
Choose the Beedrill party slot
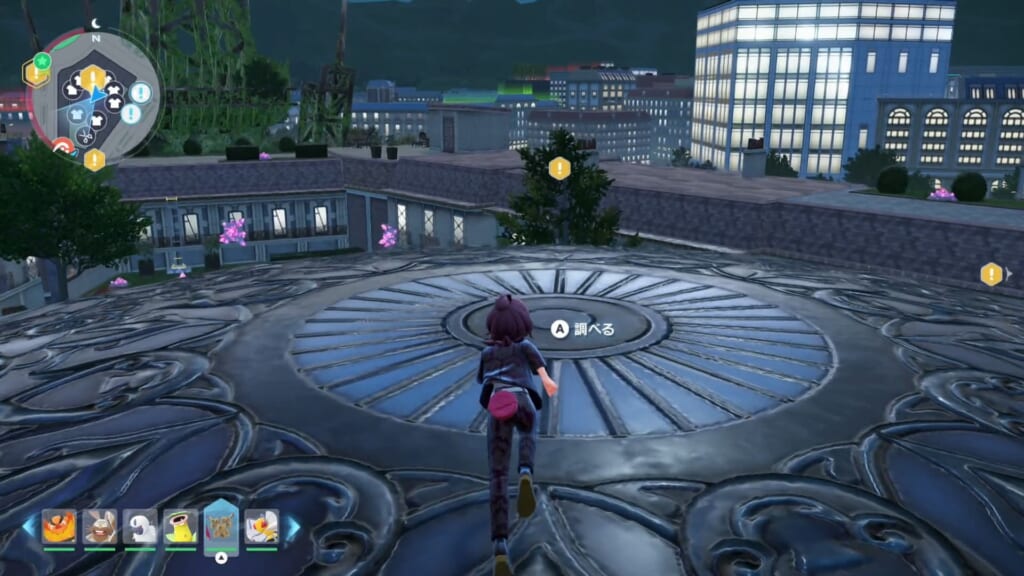(262, 526)
